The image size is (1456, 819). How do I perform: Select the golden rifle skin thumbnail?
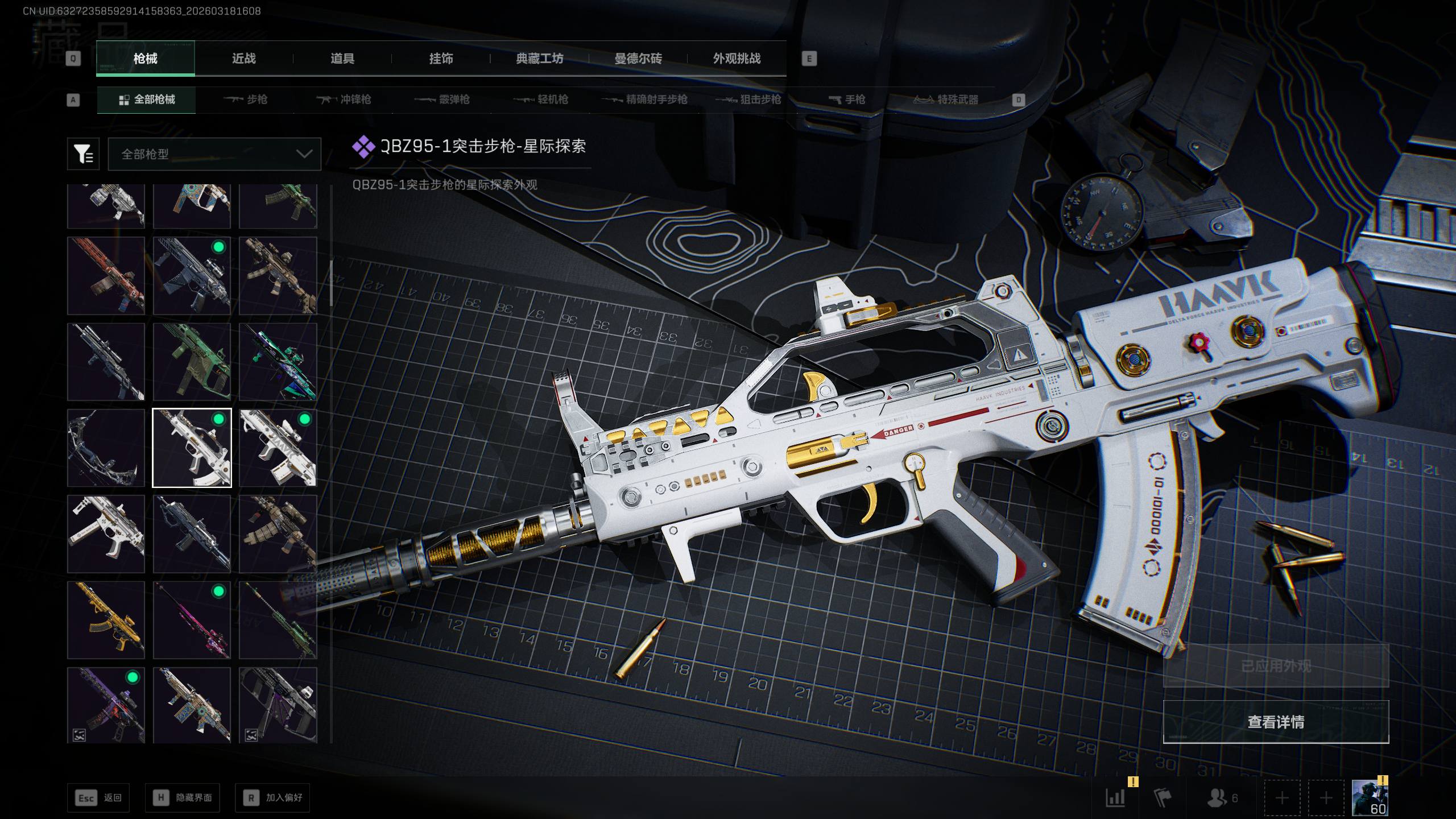click(106, 620)
